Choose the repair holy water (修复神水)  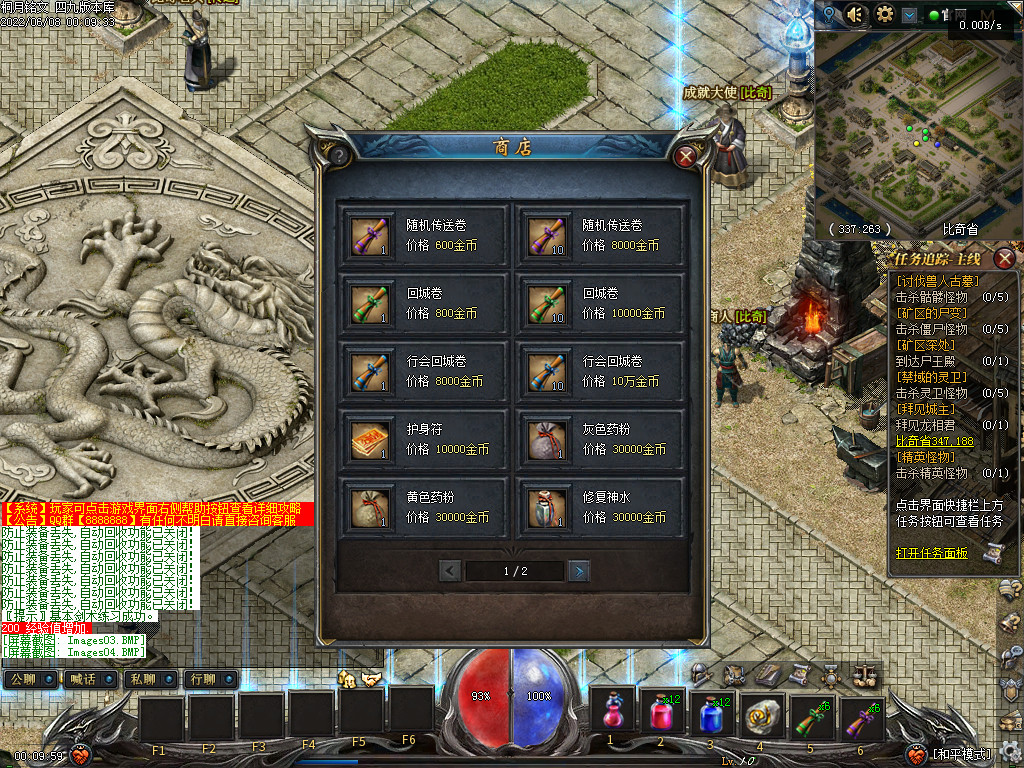tap(600, 507)
